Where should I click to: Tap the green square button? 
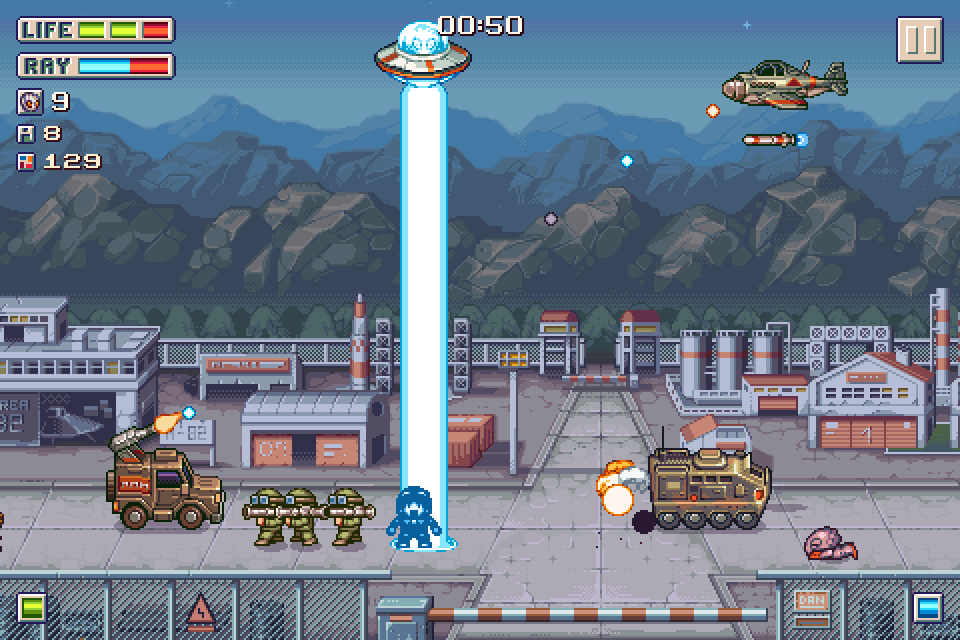point(32,607)
